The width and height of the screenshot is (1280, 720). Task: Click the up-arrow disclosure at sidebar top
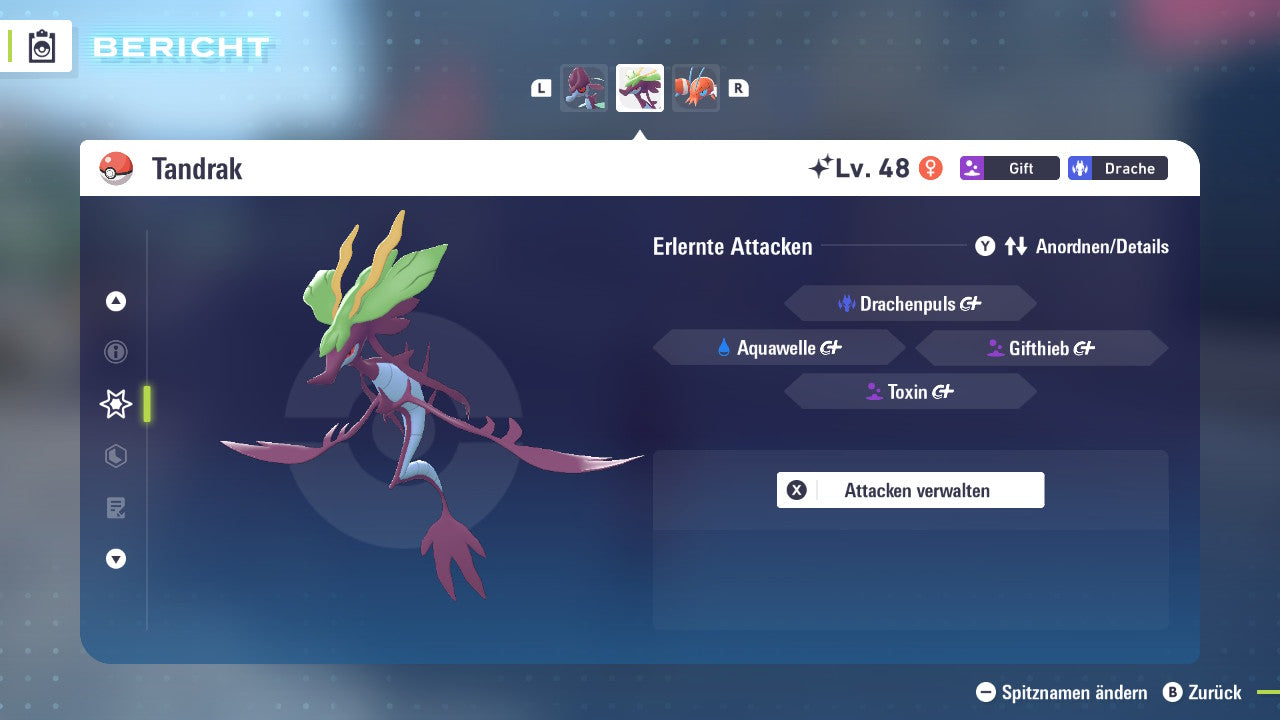click(115, 300)
